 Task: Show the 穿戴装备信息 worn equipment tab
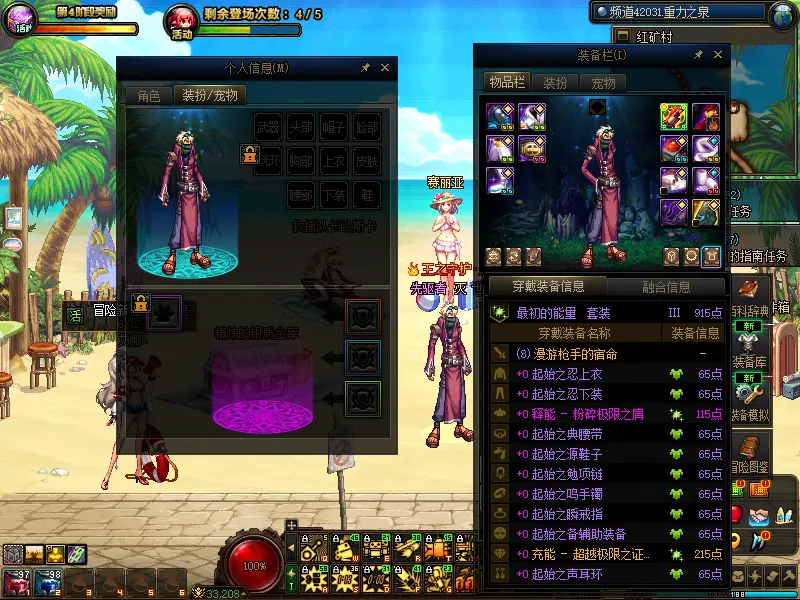point(548,286)
